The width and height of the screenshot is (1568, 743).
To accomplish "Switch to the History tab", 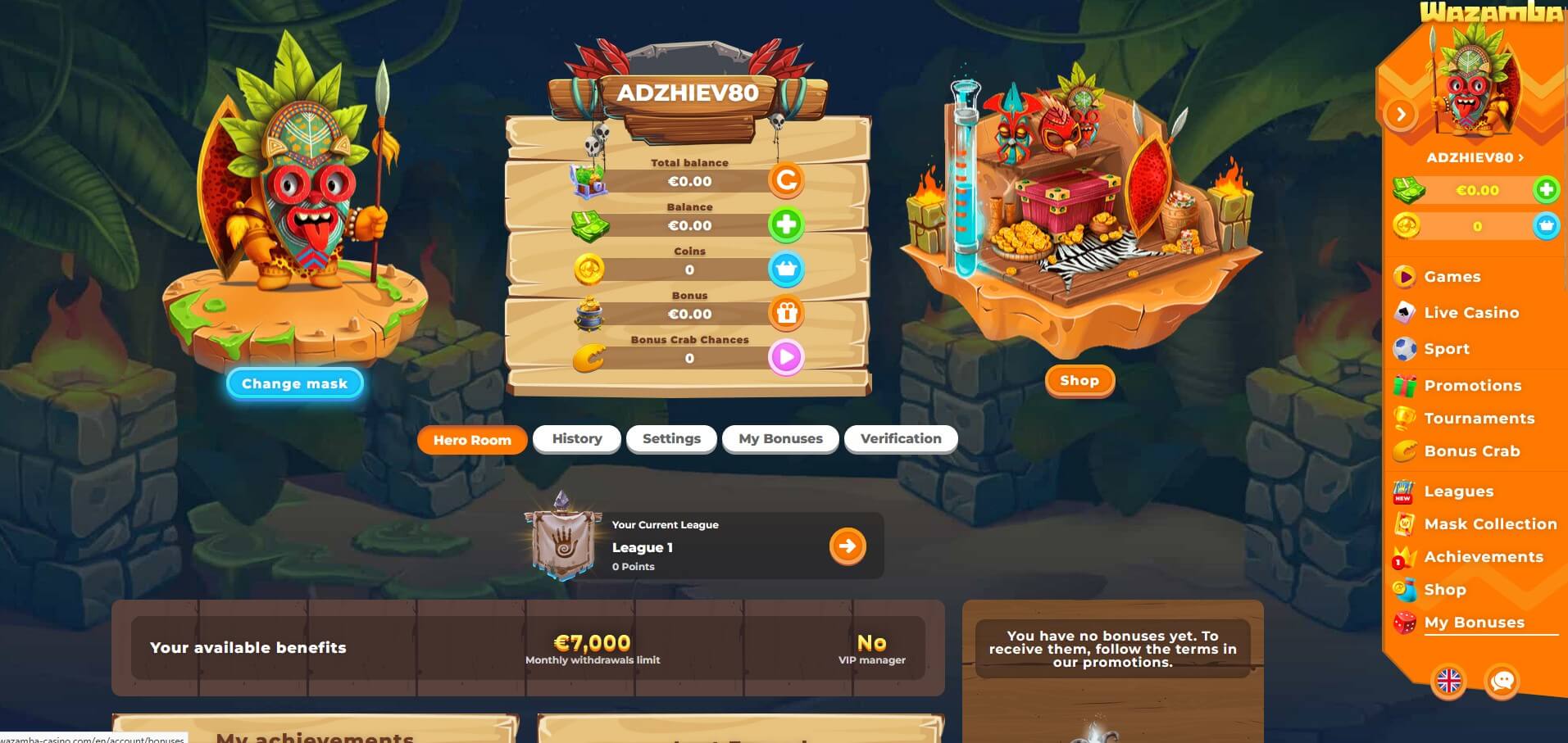I will click(x=577, y=439).
